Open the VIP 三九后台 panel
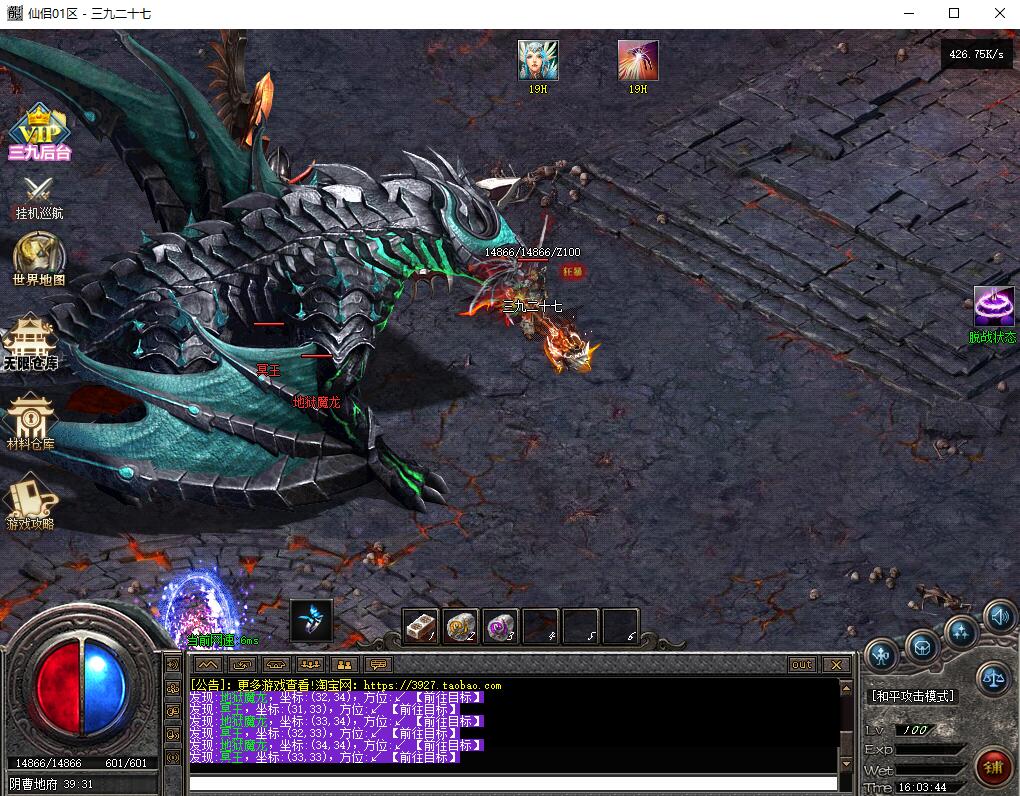 (x=39, y=131)
